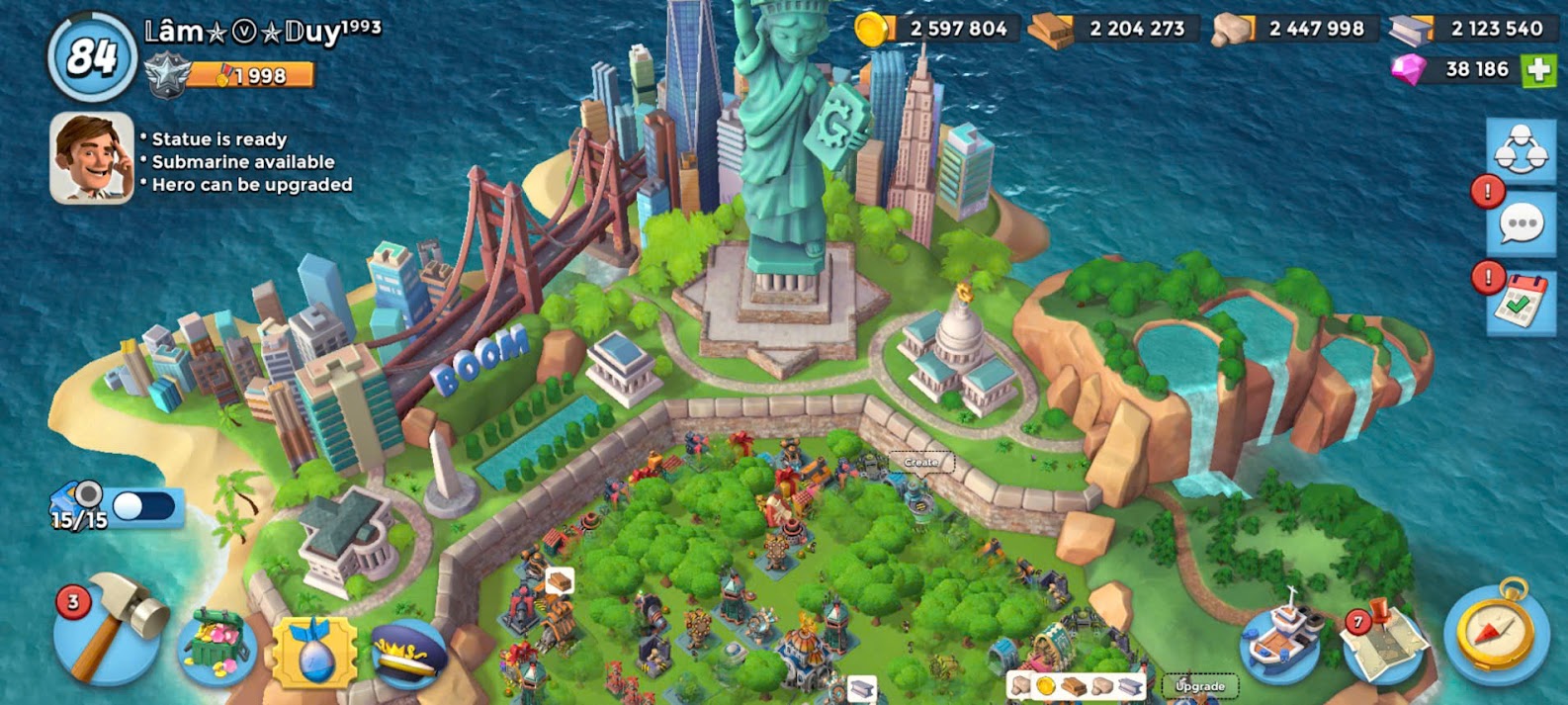Image resolution: width=1568 pixels, height=705 pixels.
Task: Buy more diamonds with green plus
Action: [1537, 69]
